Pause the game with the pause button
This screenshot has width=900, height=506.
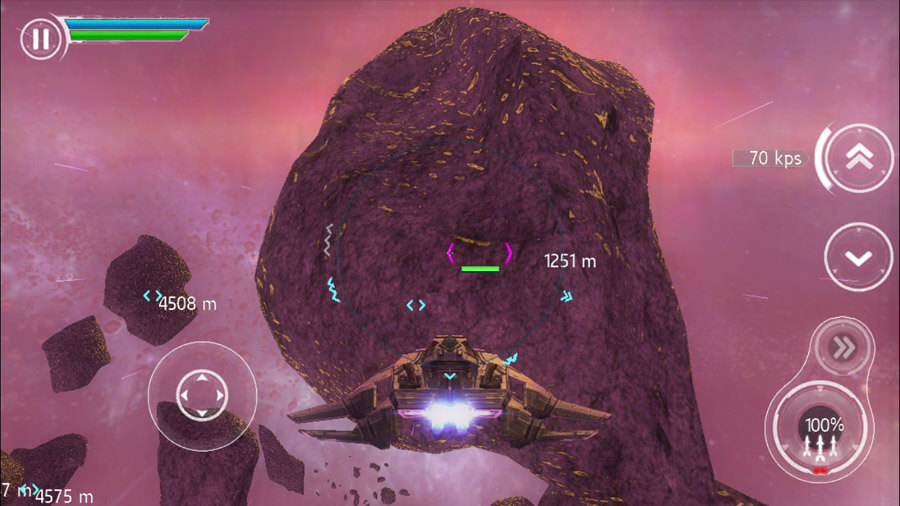coord(39,39)
